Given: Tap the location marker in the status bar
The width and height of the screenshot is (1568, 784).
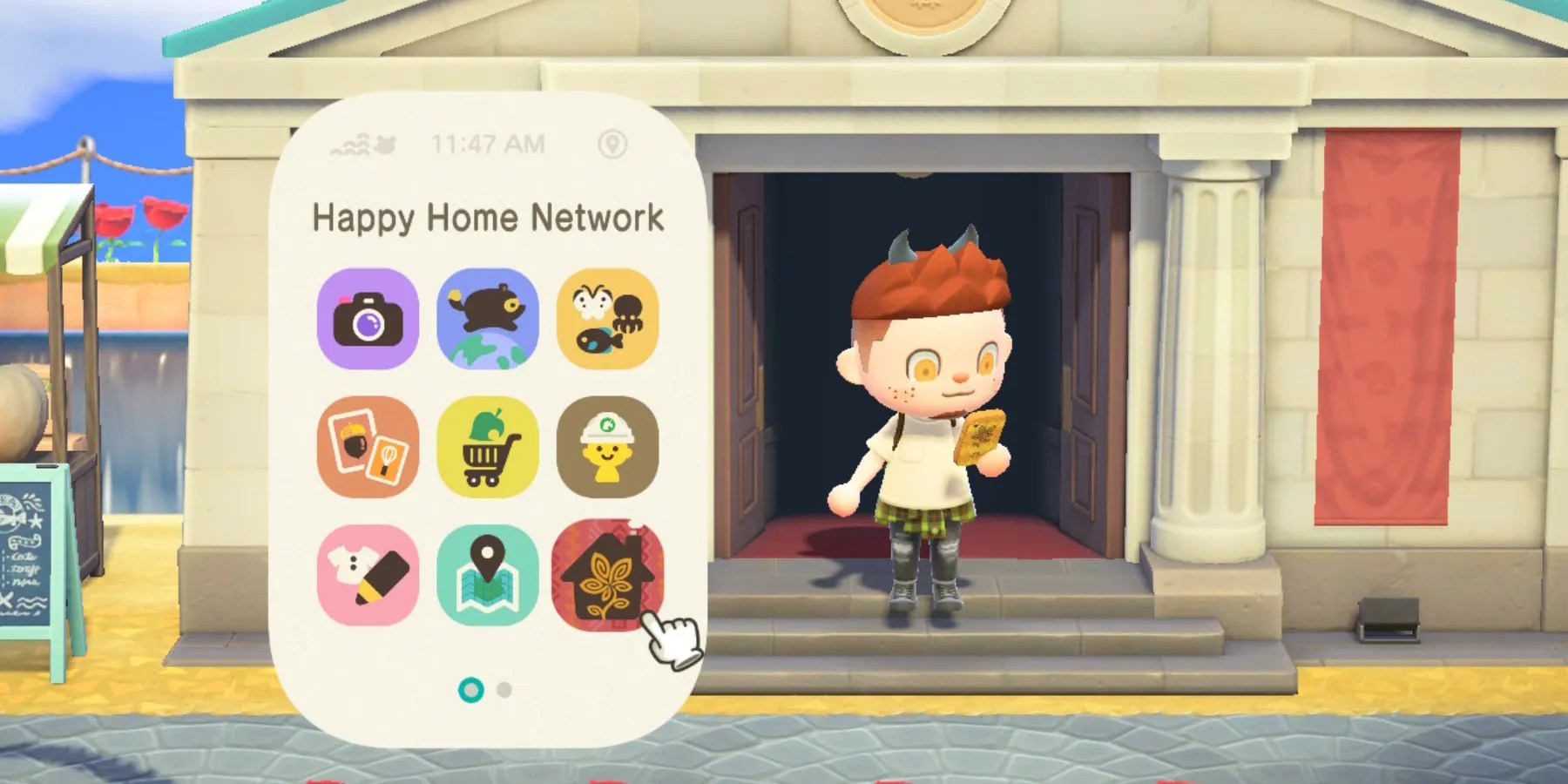Looking at the screenshot, I should [x=614, y=145].
